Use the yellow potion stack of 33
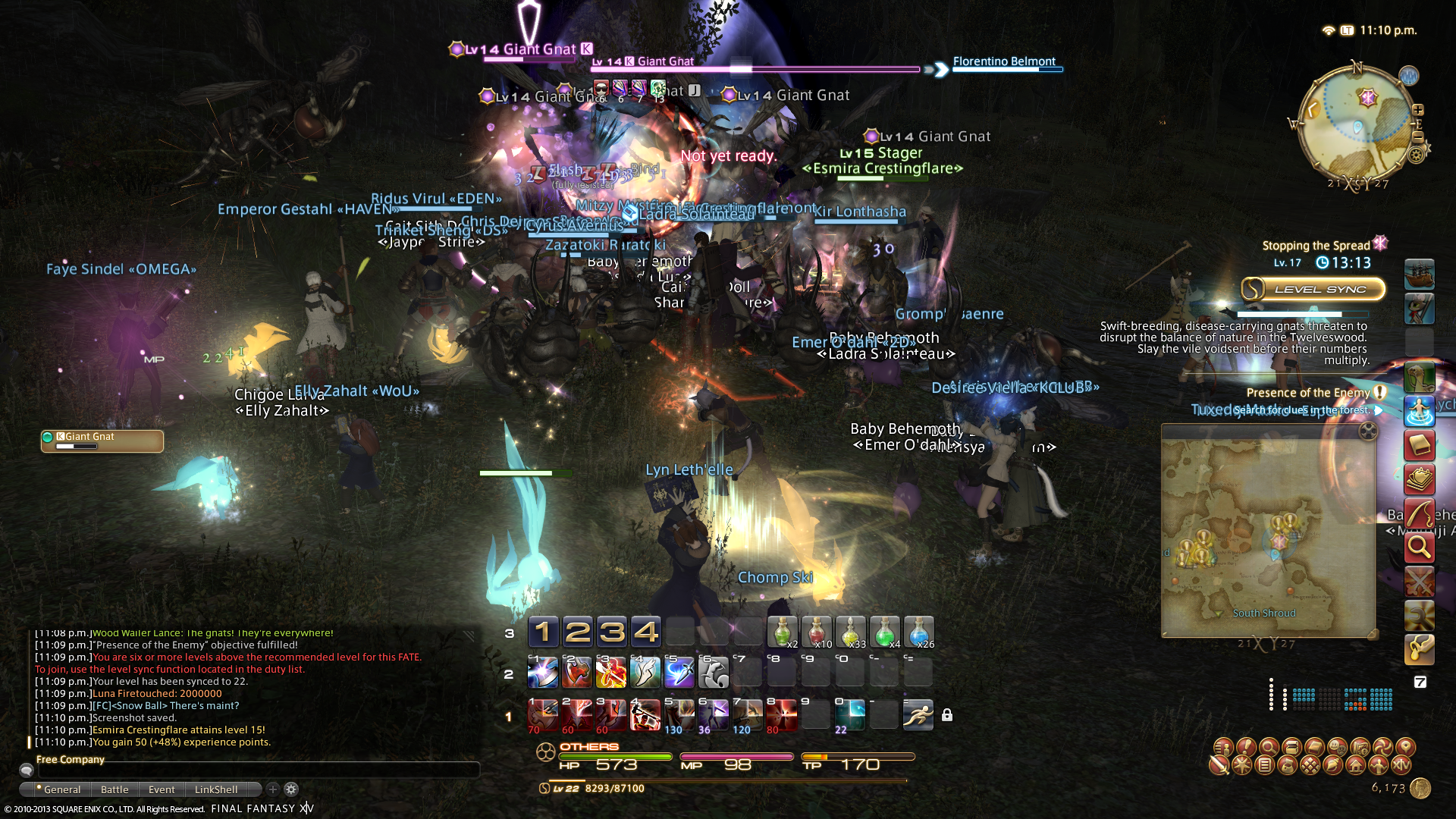Image resolution: width=1456 pixels, height=819 pixels. (850, 632)
